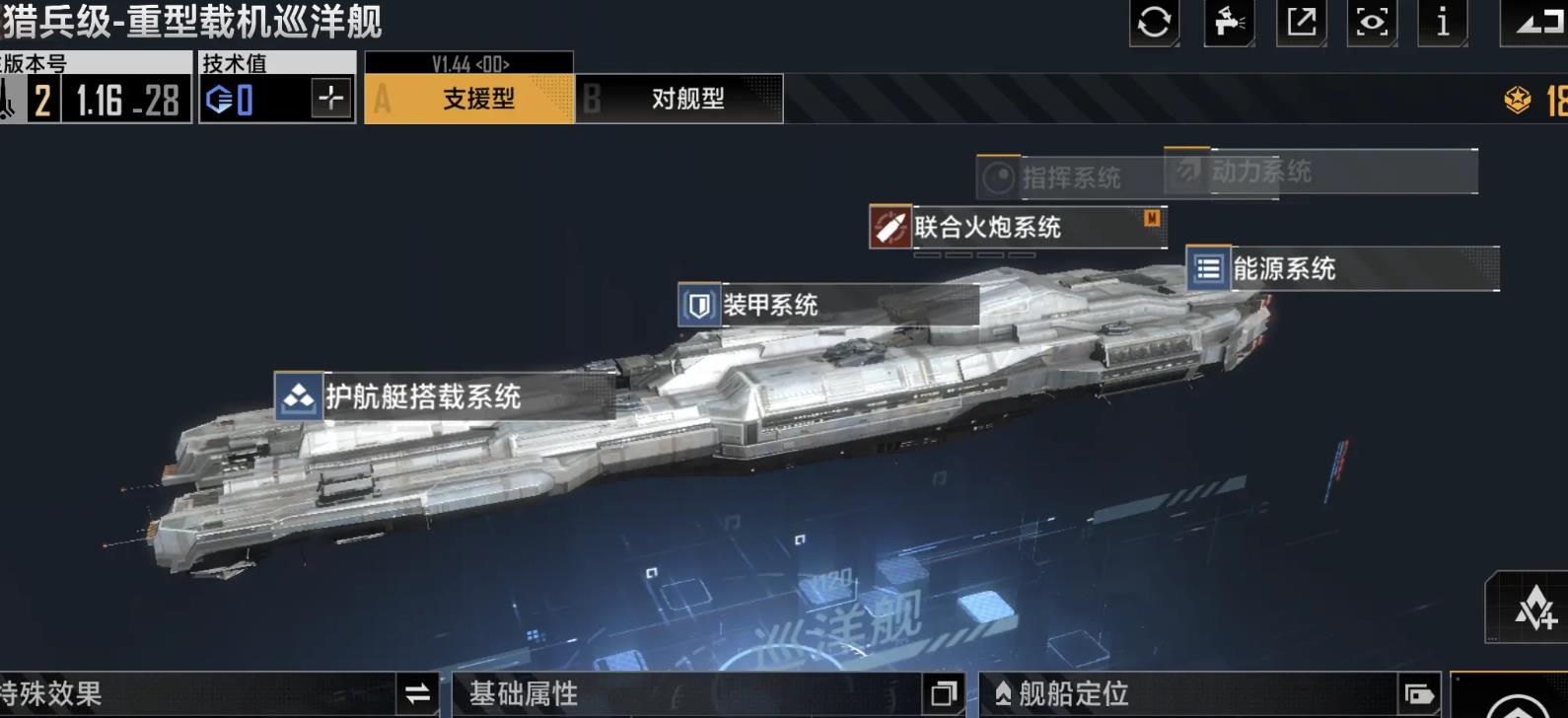Select the 能源系统 energy system module

(x=1282, y=267)
